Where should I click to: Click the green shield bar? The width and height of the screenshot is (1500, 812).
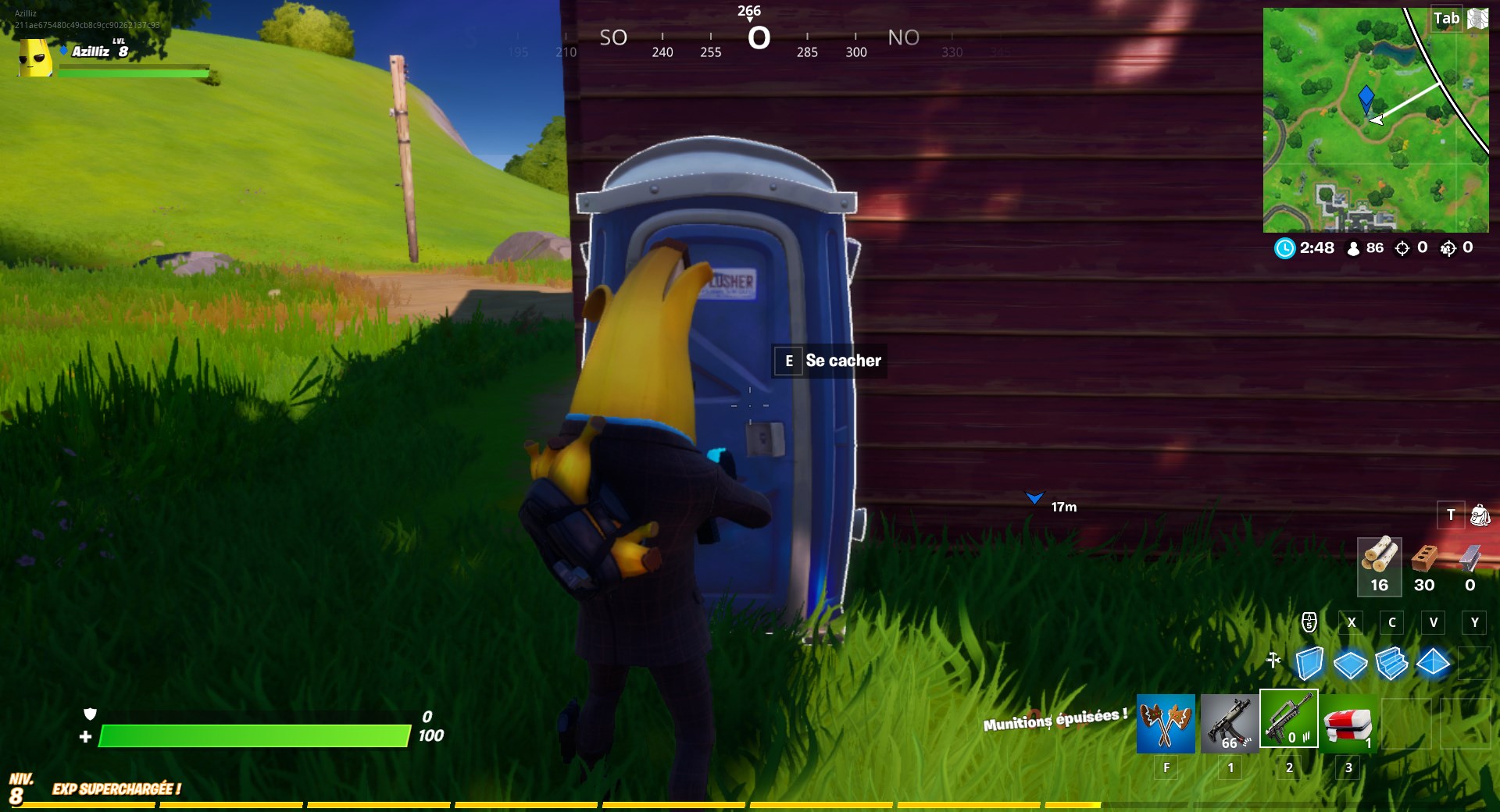tap(258, 735)
